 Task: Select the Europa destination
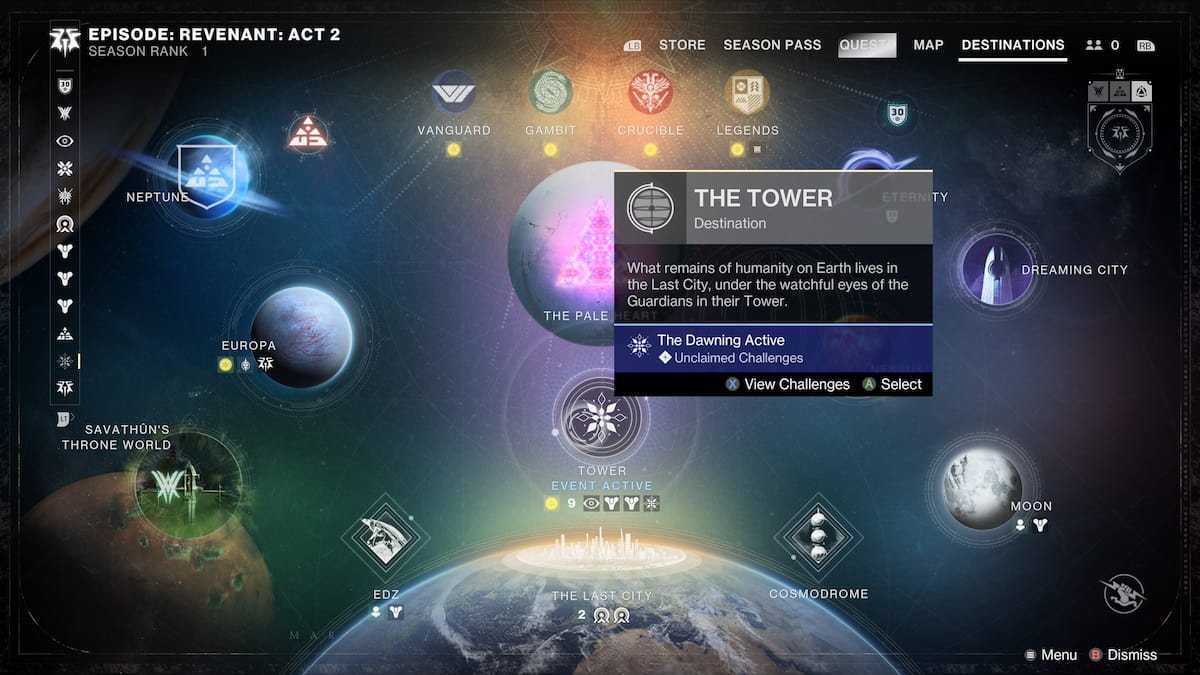300,335
